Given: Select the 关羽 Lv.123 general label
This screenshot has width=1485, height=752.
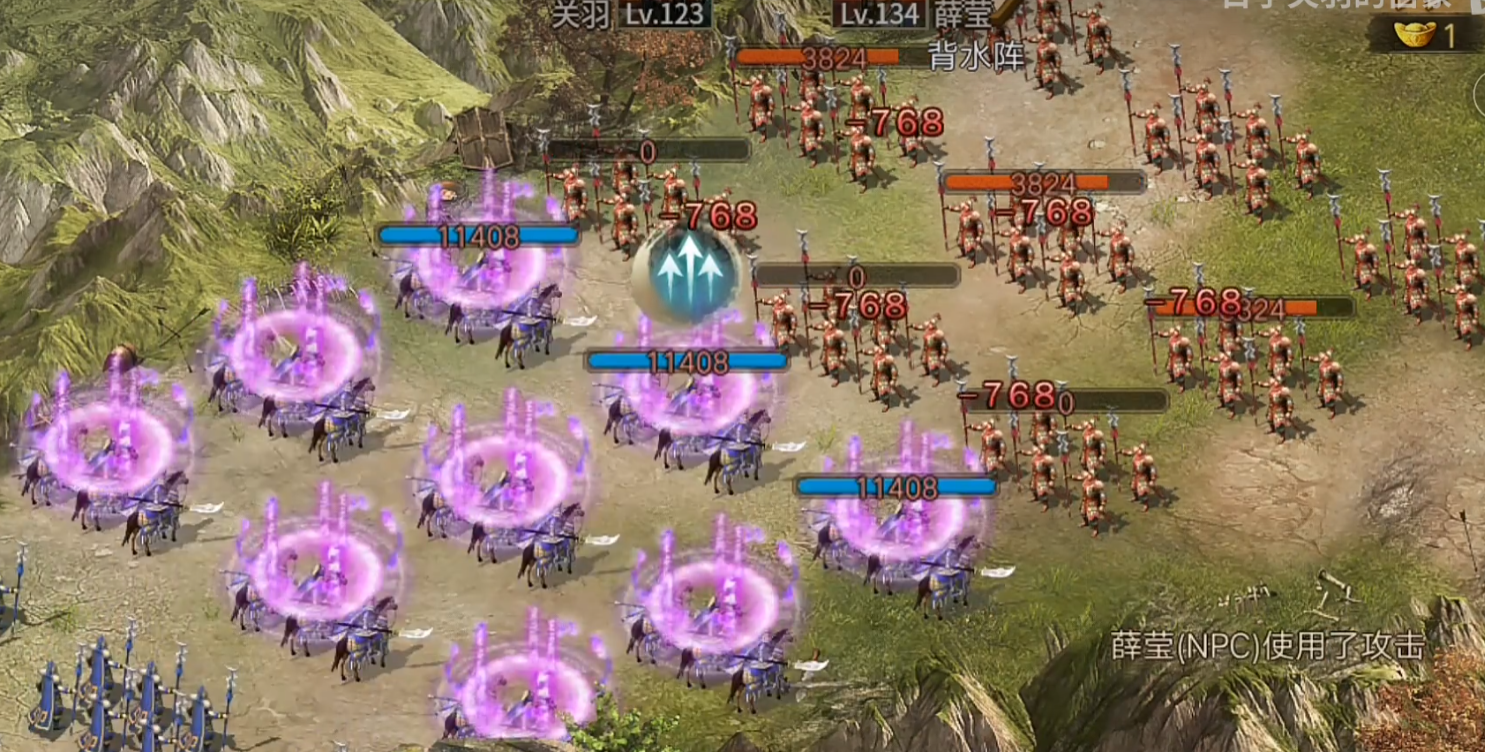Looking at the screenshot, I should (x=632, y=14).
